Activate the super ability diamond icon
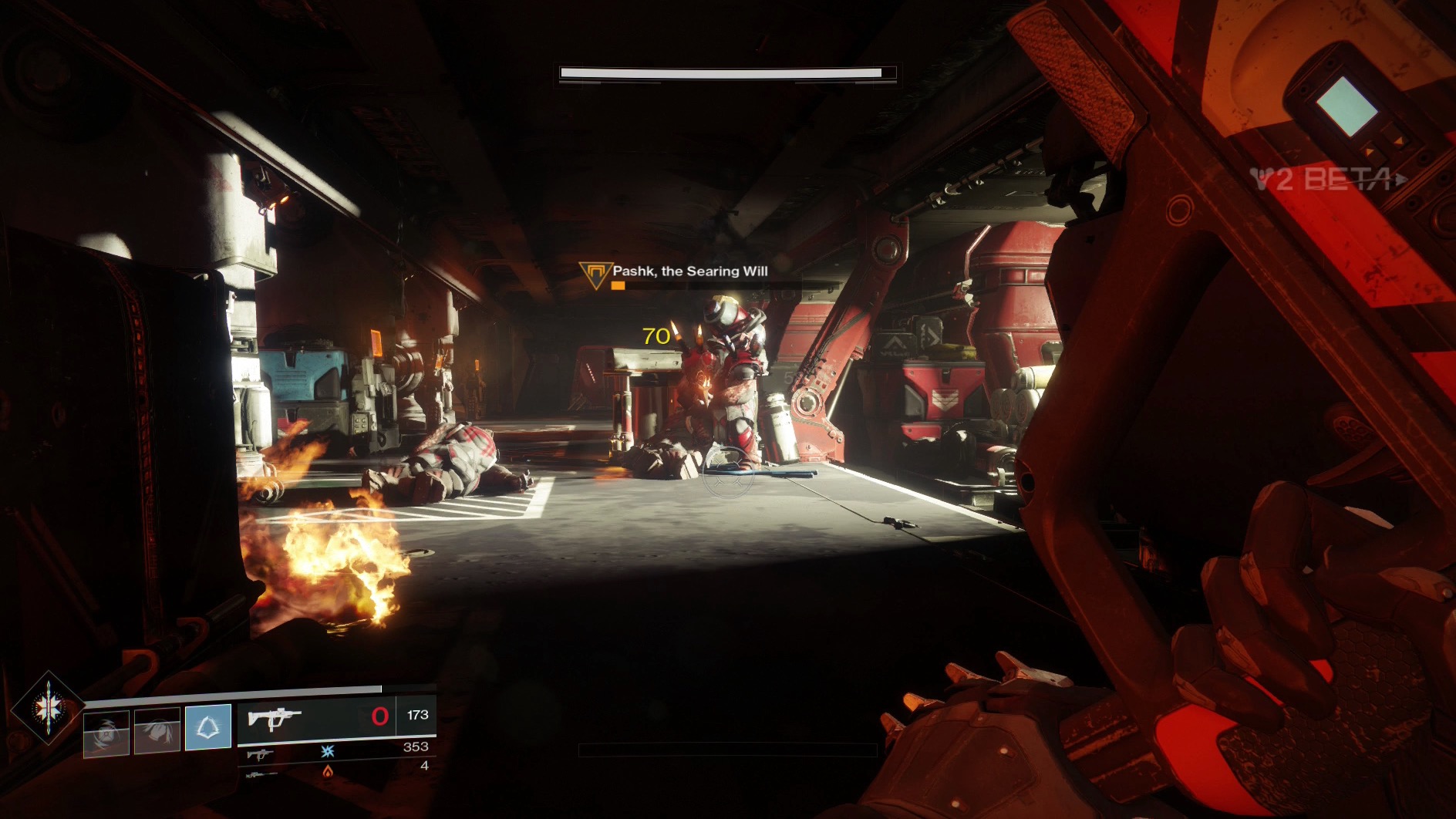The height and width of the screenshot is (819, 1456). pos(48,708)
